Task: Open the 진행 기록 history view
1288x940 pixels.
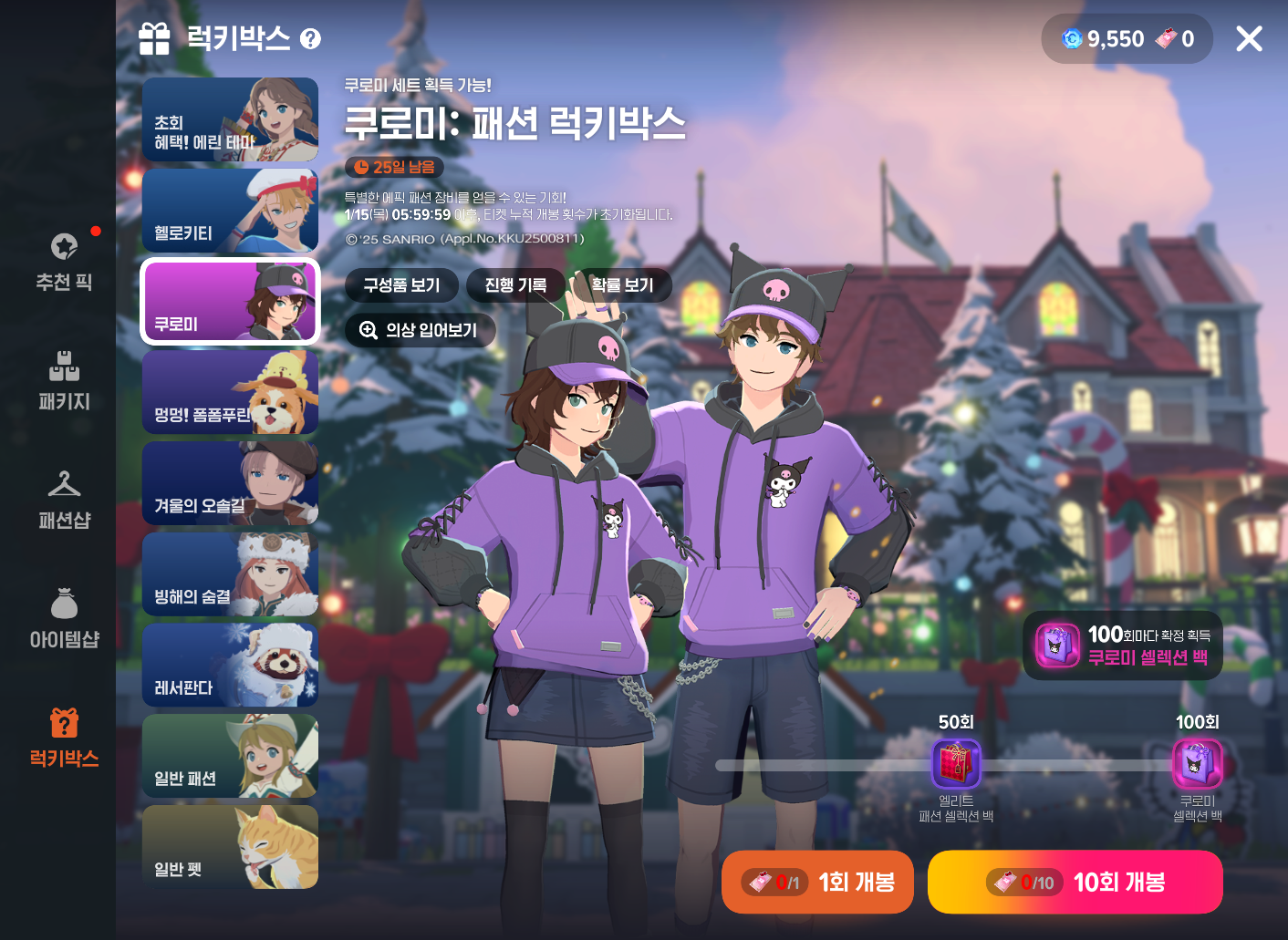Action: [x=514, y=285]
